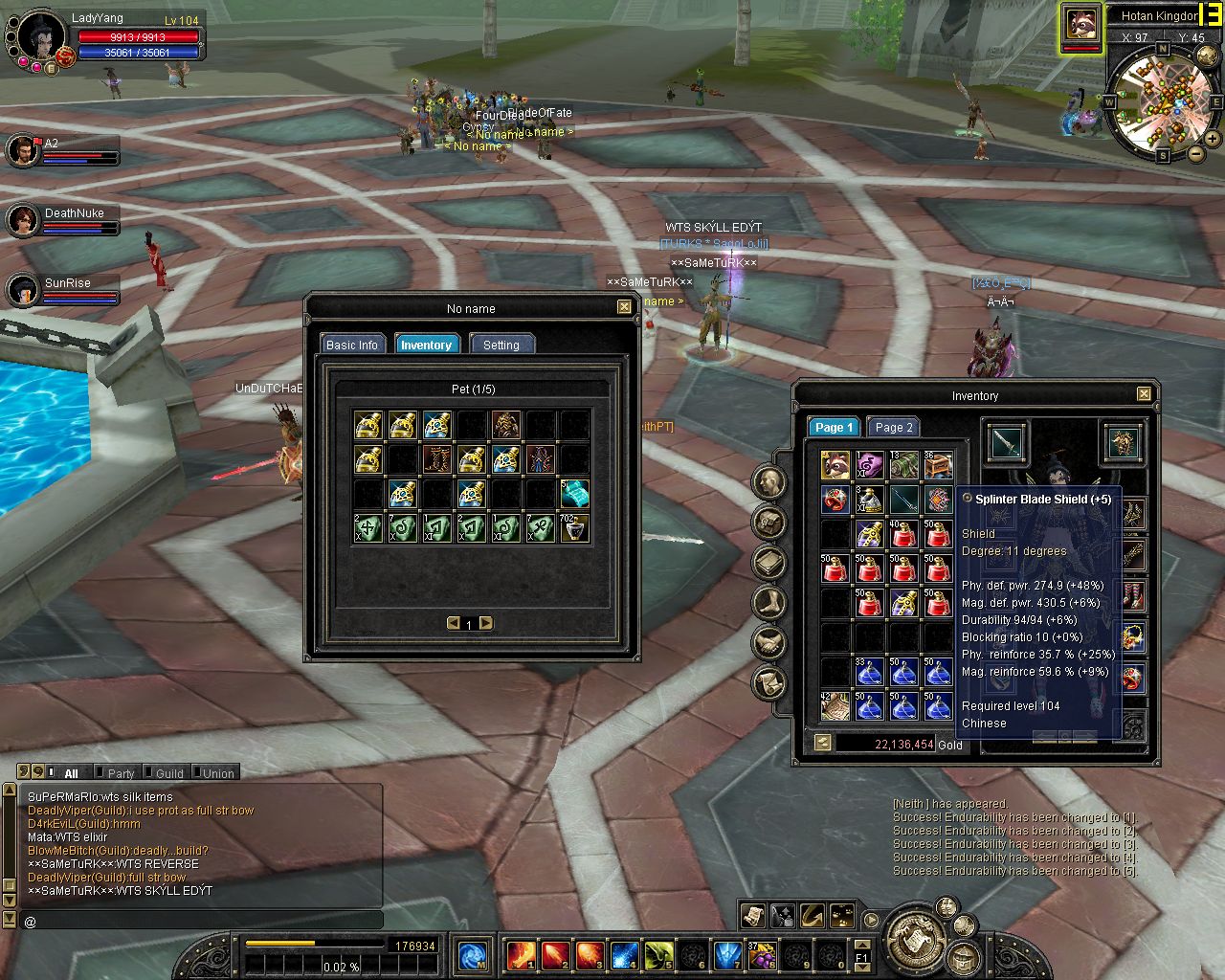Open the pet Setting tab
This screenshot has width=1225, height=980.
point(501,345)
